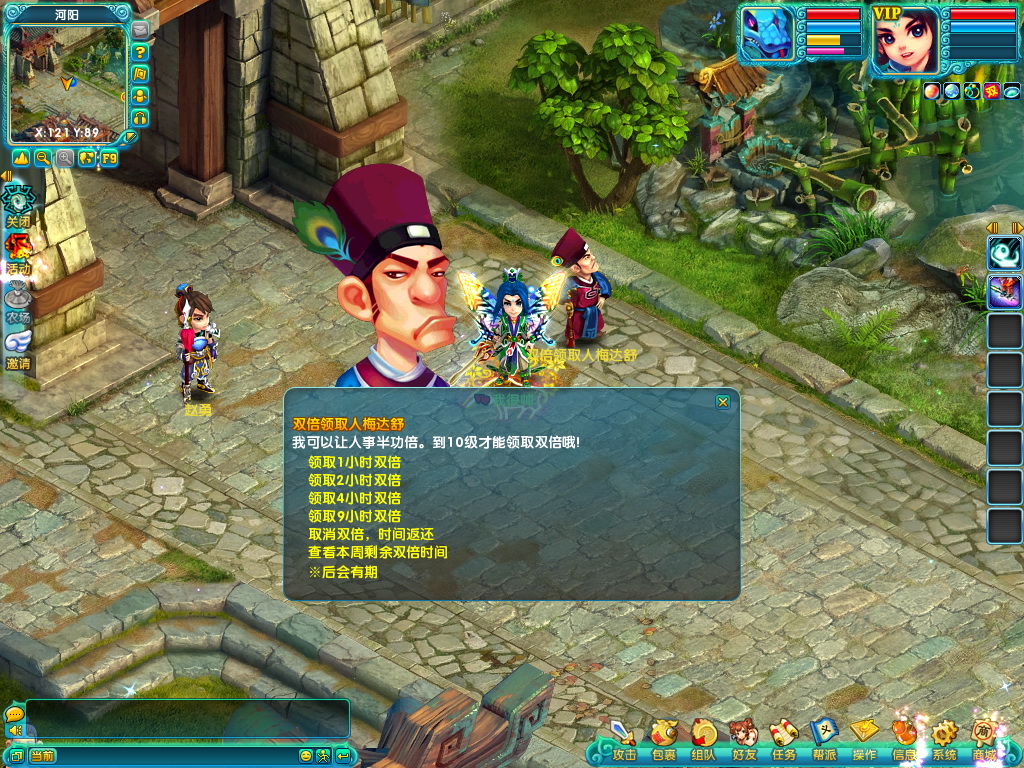The image size is (1024, 768).
Task: Select the 领取4小时双倍 option
Action: 354,498
